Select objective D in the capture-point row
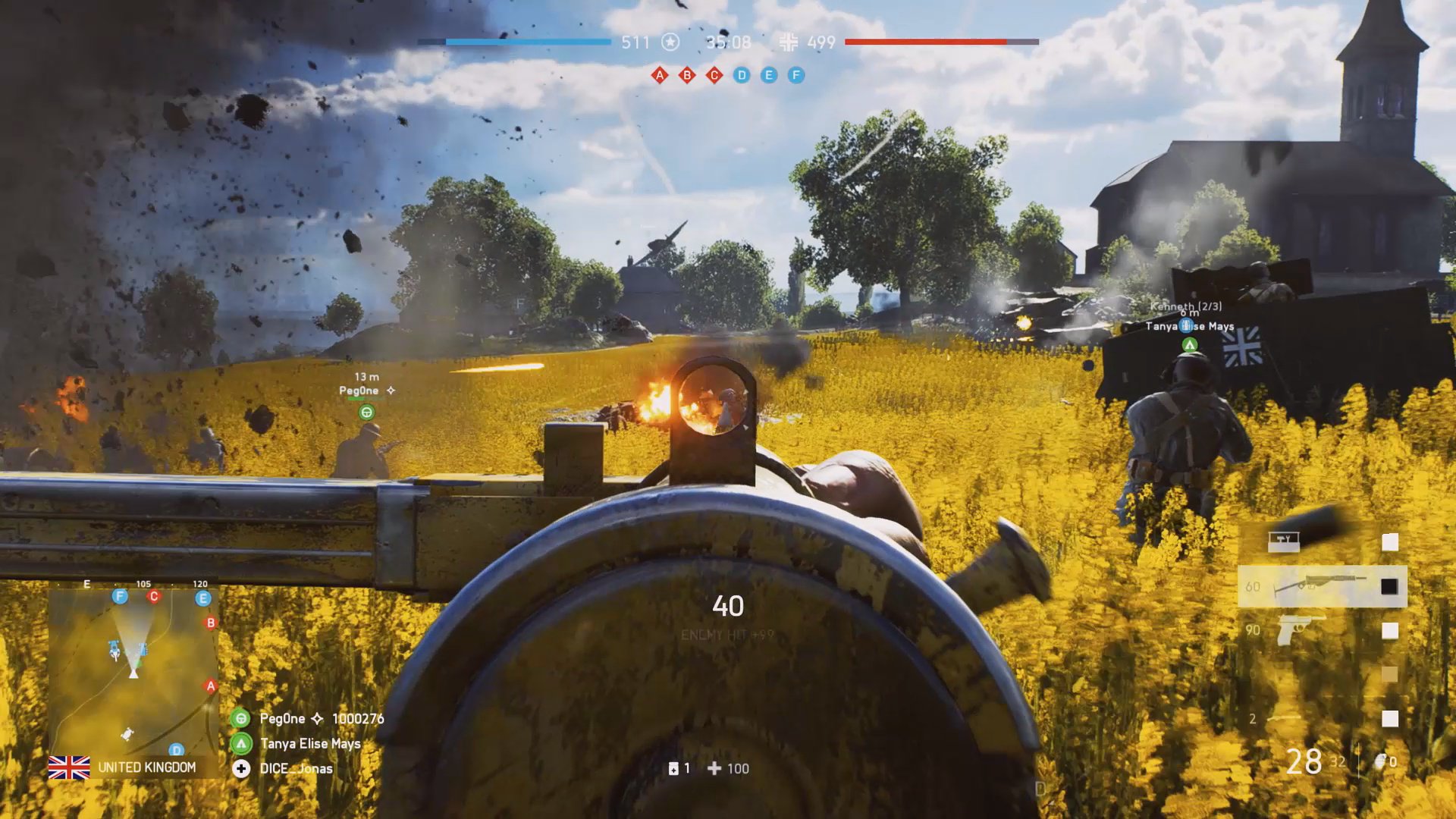The height and width of the screenshot is (819, 1456). (742, 75)
